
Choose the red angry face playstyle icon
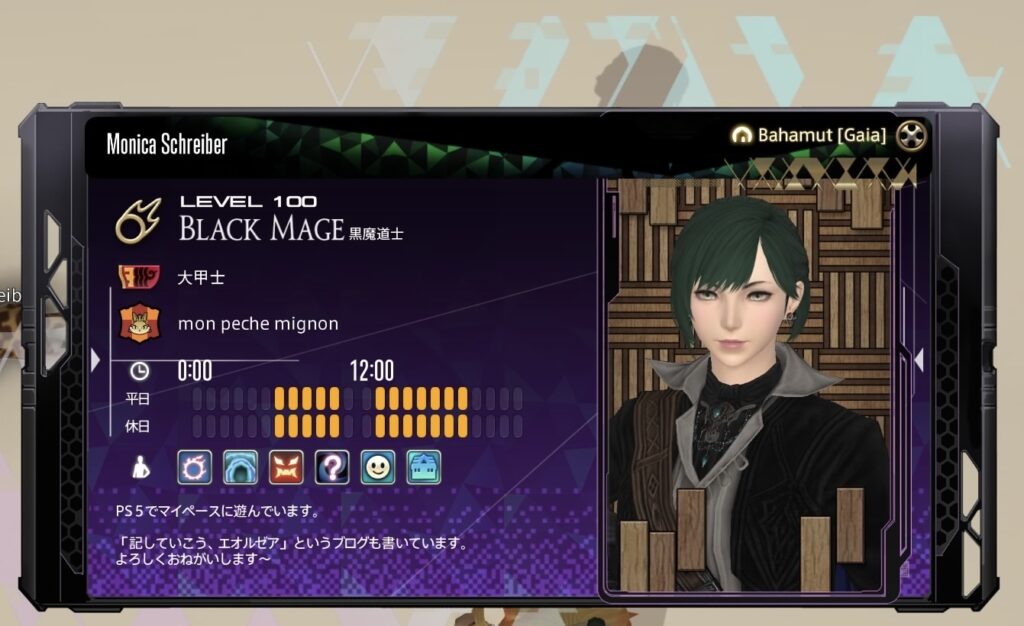[x=285, y=467]
